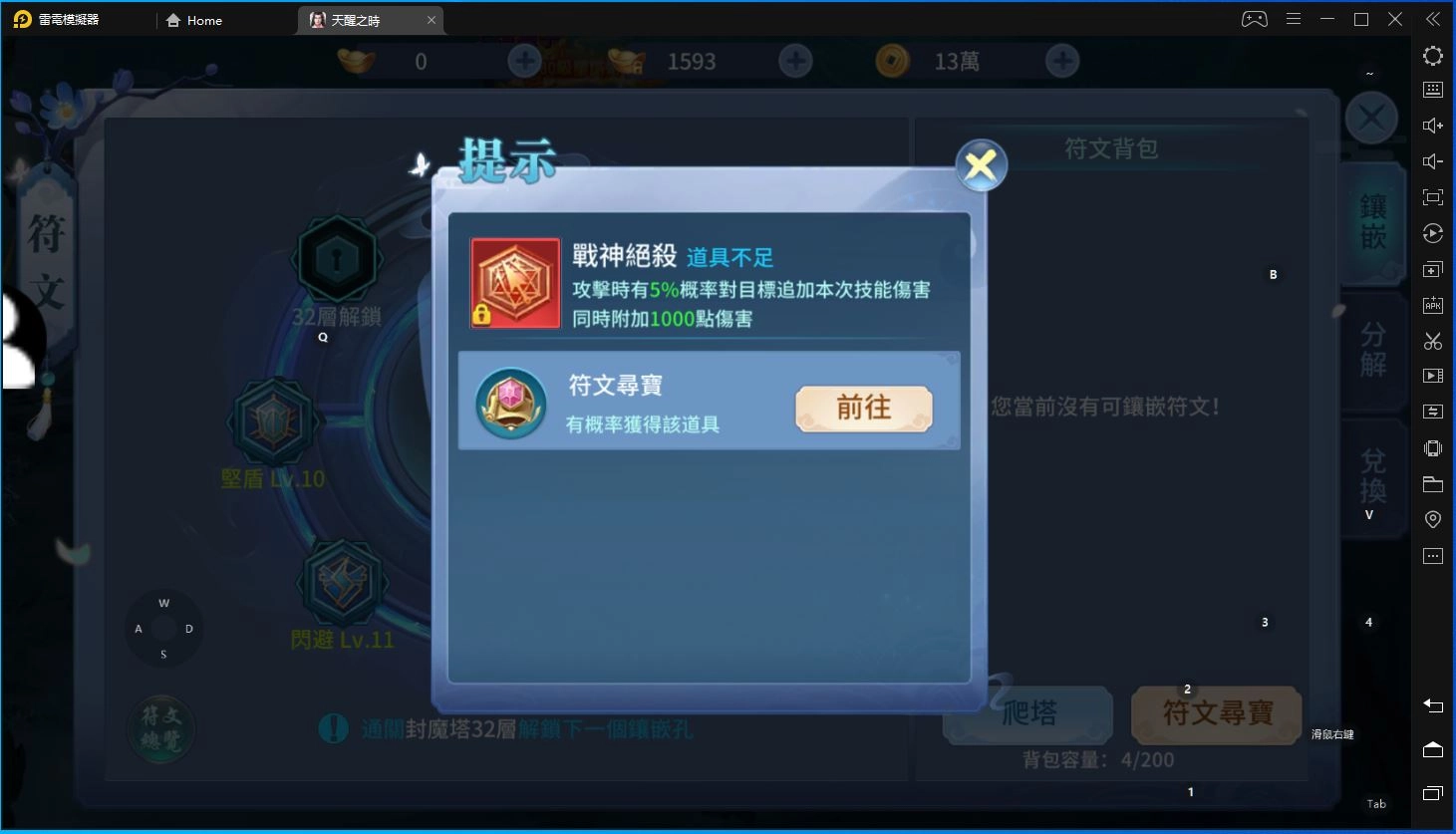
Task: Click the 戰神絕殺 locked rune icon
Action: point(514,283)
